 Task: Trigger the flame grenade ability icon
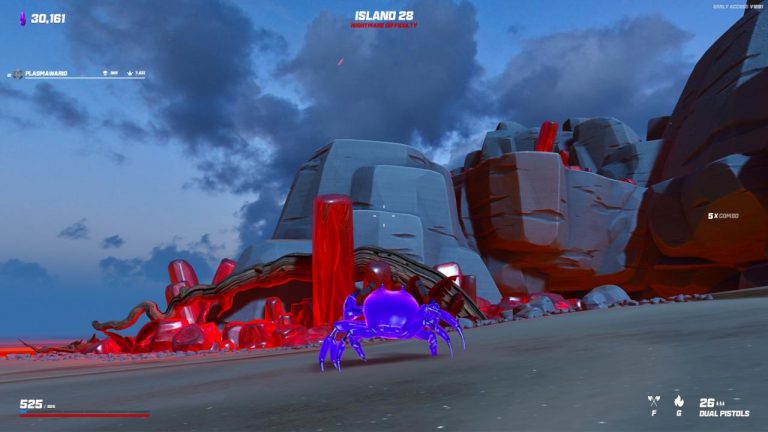(678, 402)
